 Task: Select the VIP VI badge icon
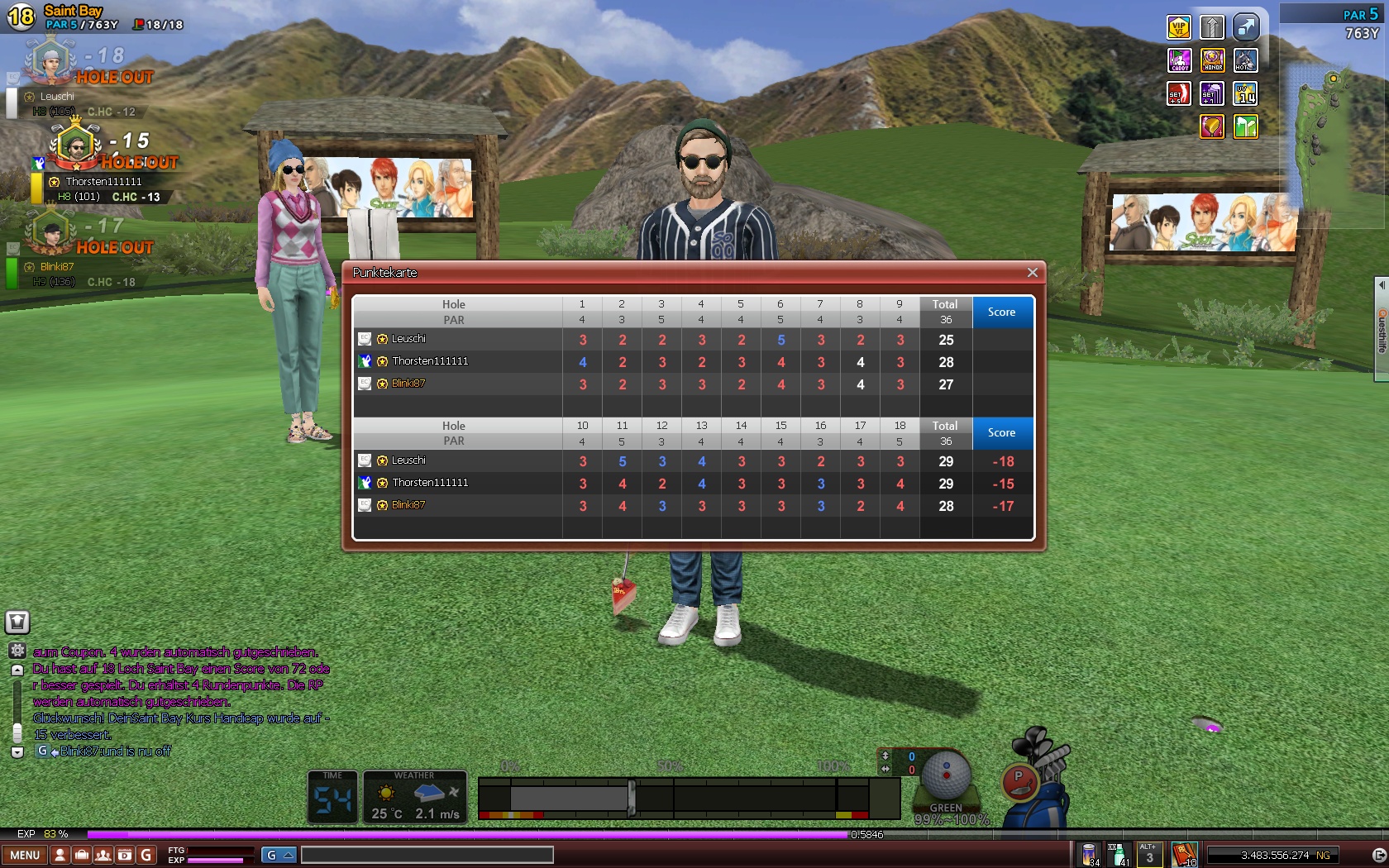point(1179,27)
